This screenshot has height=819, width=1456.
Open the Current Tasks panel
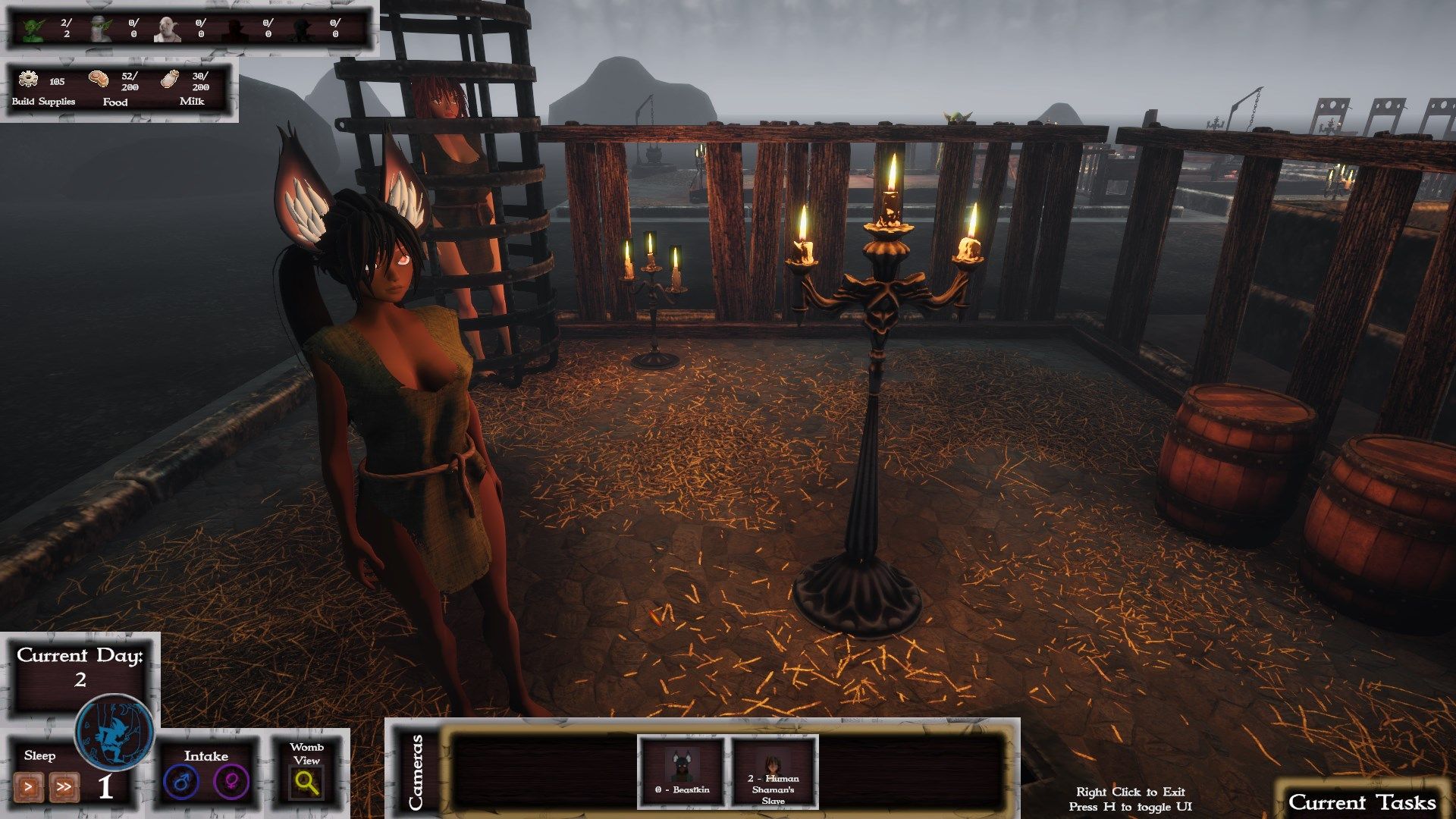point(1362,802)
